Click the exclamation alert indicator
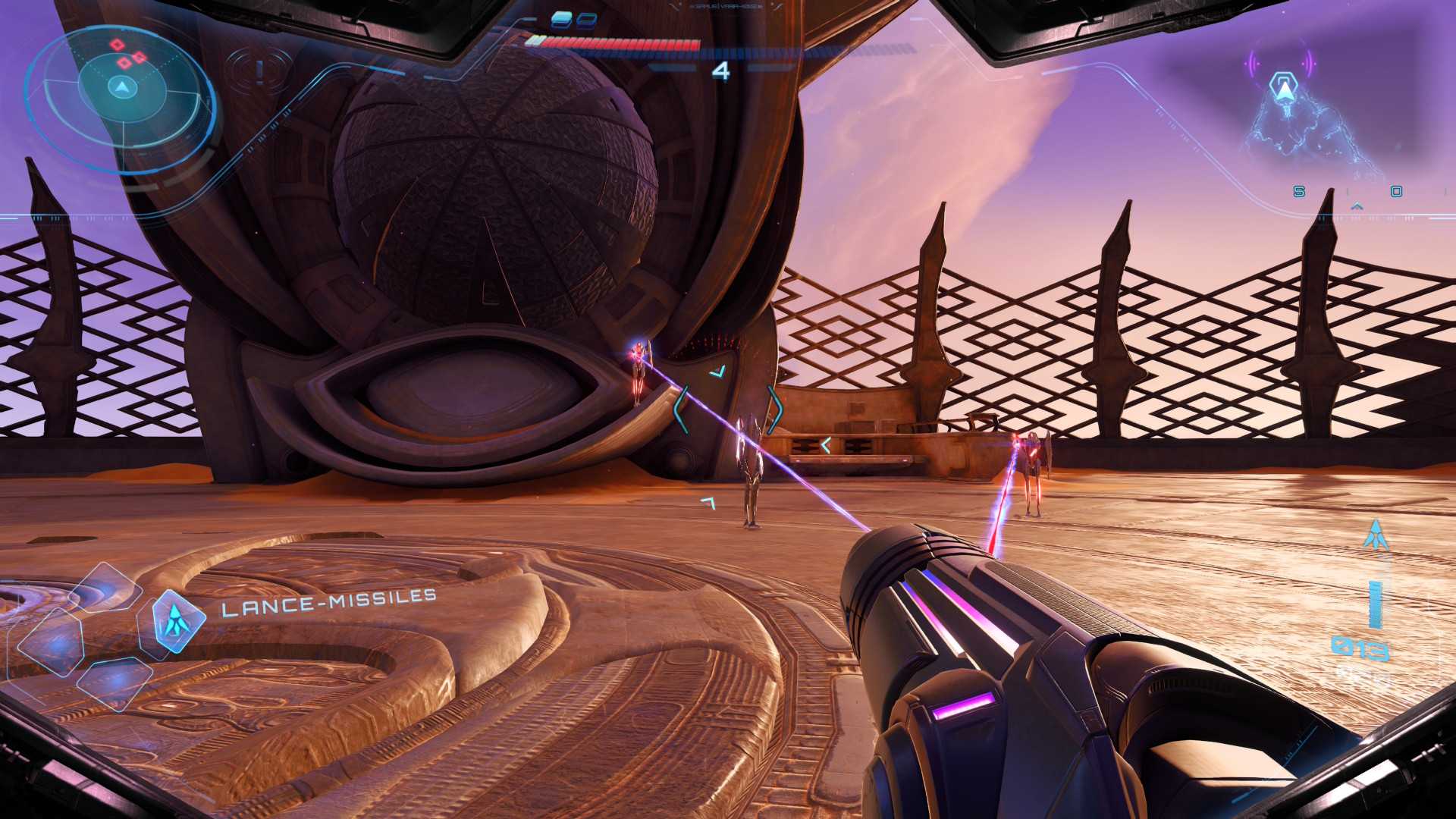1456x819 pixels. [259, 71]
